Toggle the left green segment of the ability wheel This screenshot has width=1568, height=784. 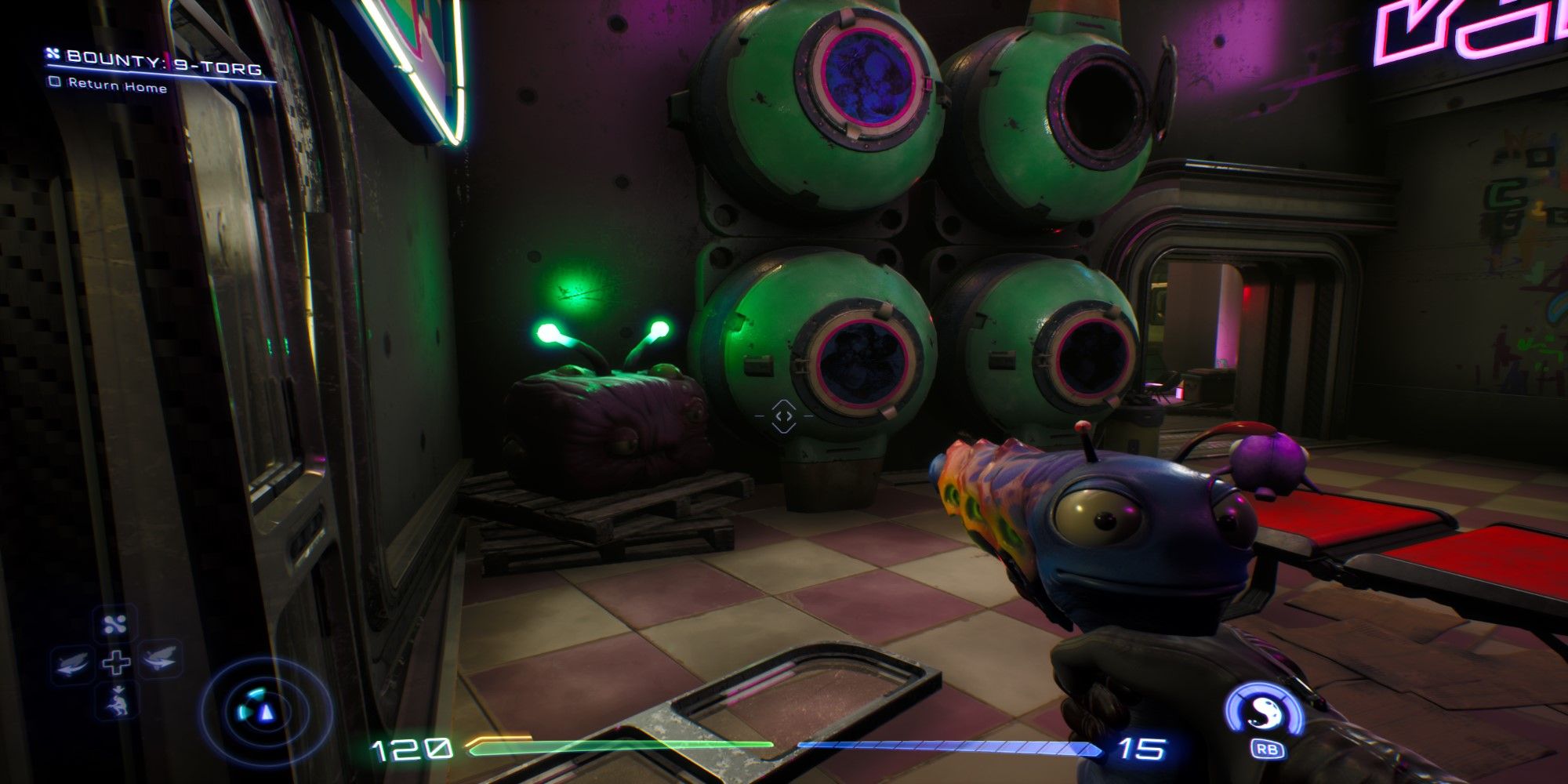243,712
